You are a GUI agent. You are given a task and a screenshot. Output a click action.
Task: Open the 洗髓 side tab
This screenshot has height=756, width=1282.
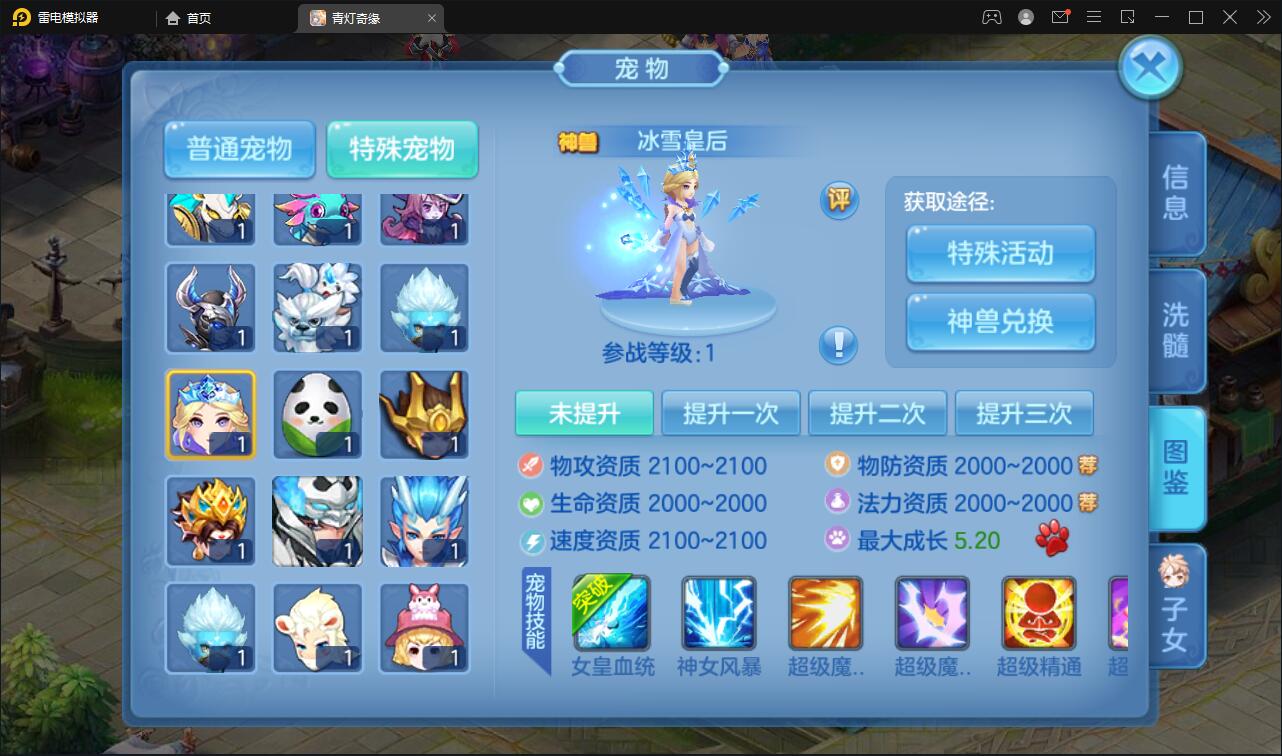[x=1175, y=330]
